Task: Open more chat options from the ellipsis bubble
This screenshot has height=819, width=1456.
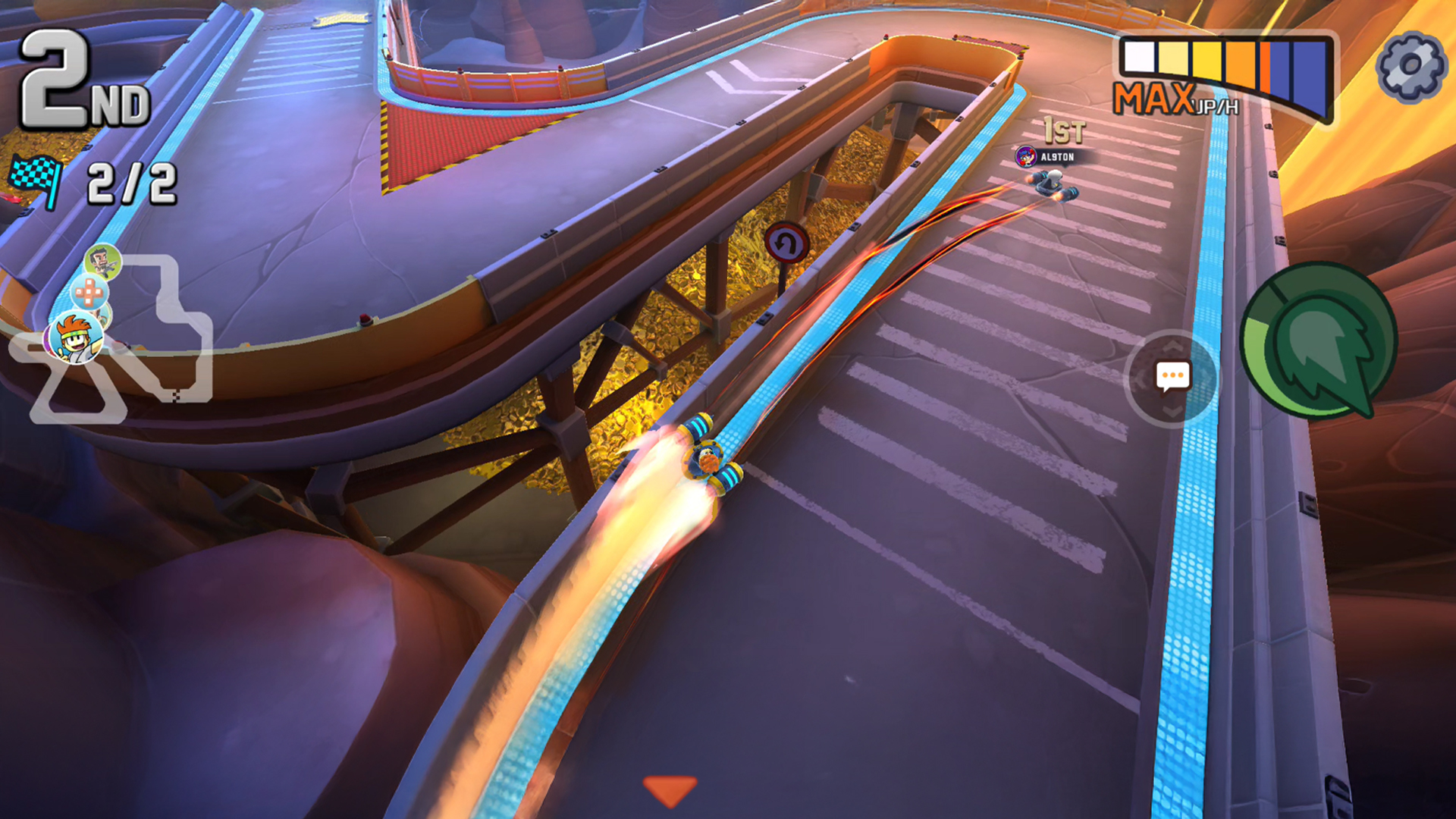Action: [1173, 375]
